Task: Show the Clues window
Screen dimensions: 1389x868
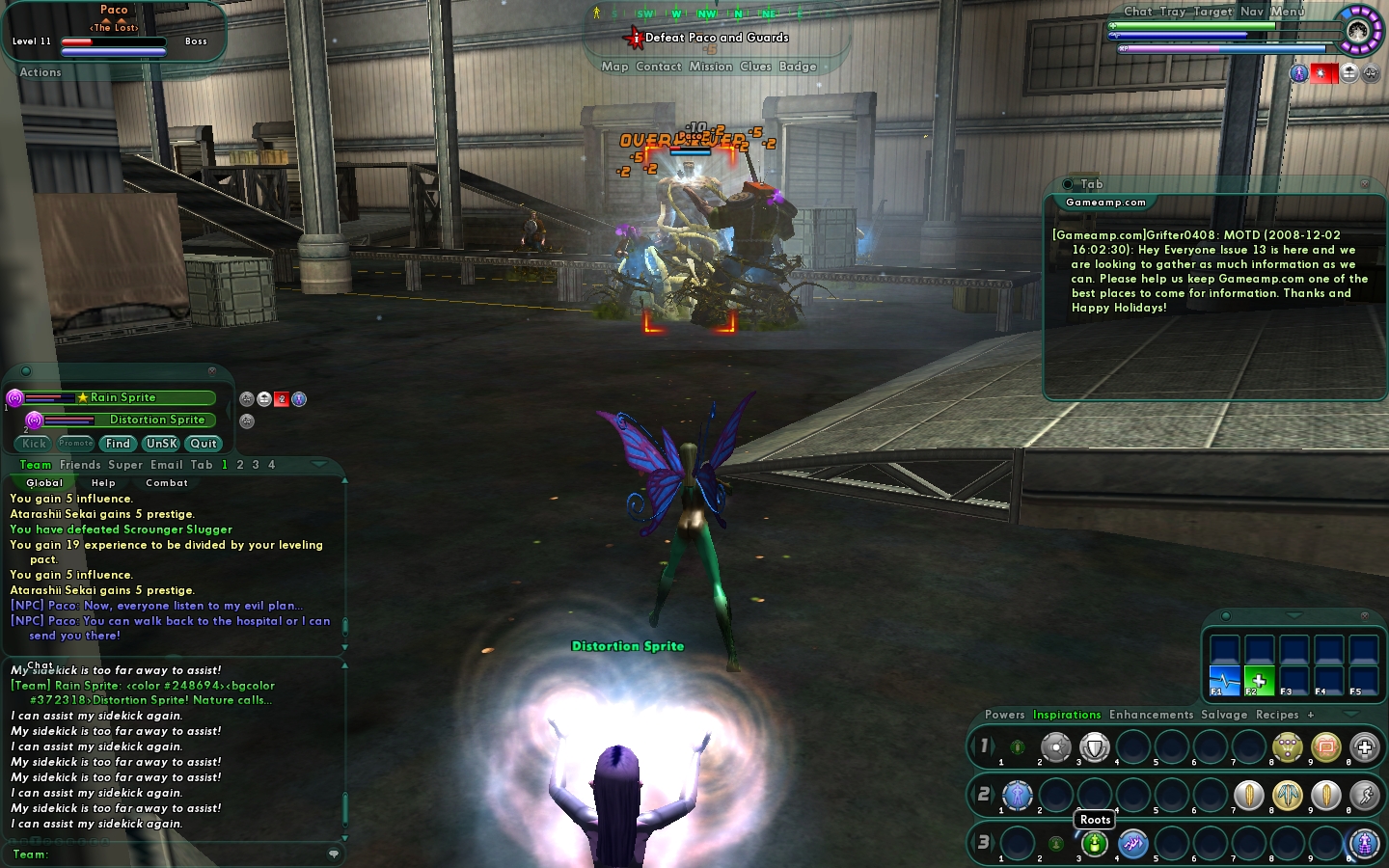Action: point(755,67)
